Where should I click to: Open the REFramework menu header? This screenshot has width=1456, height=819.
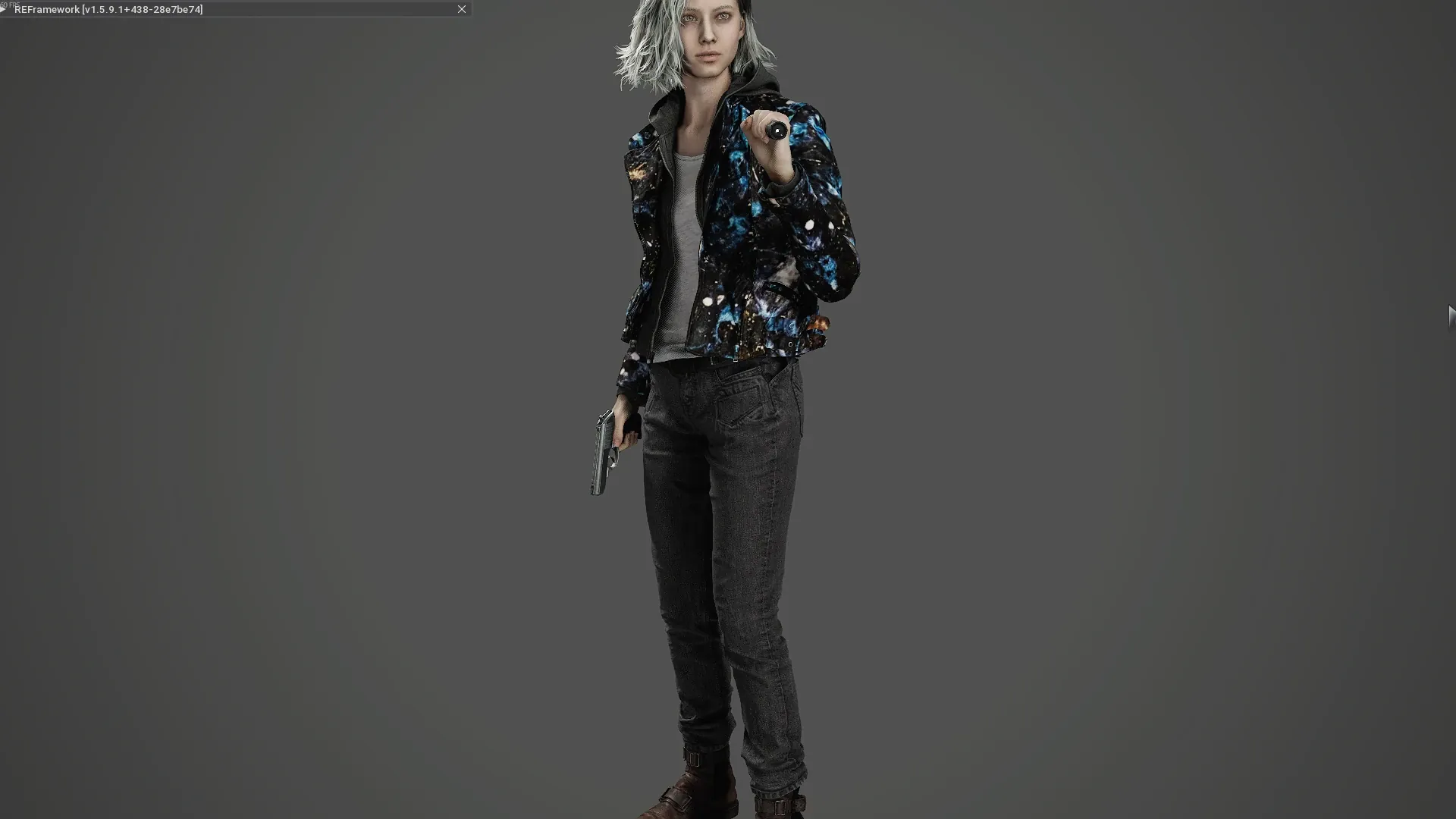click(45, 9)
